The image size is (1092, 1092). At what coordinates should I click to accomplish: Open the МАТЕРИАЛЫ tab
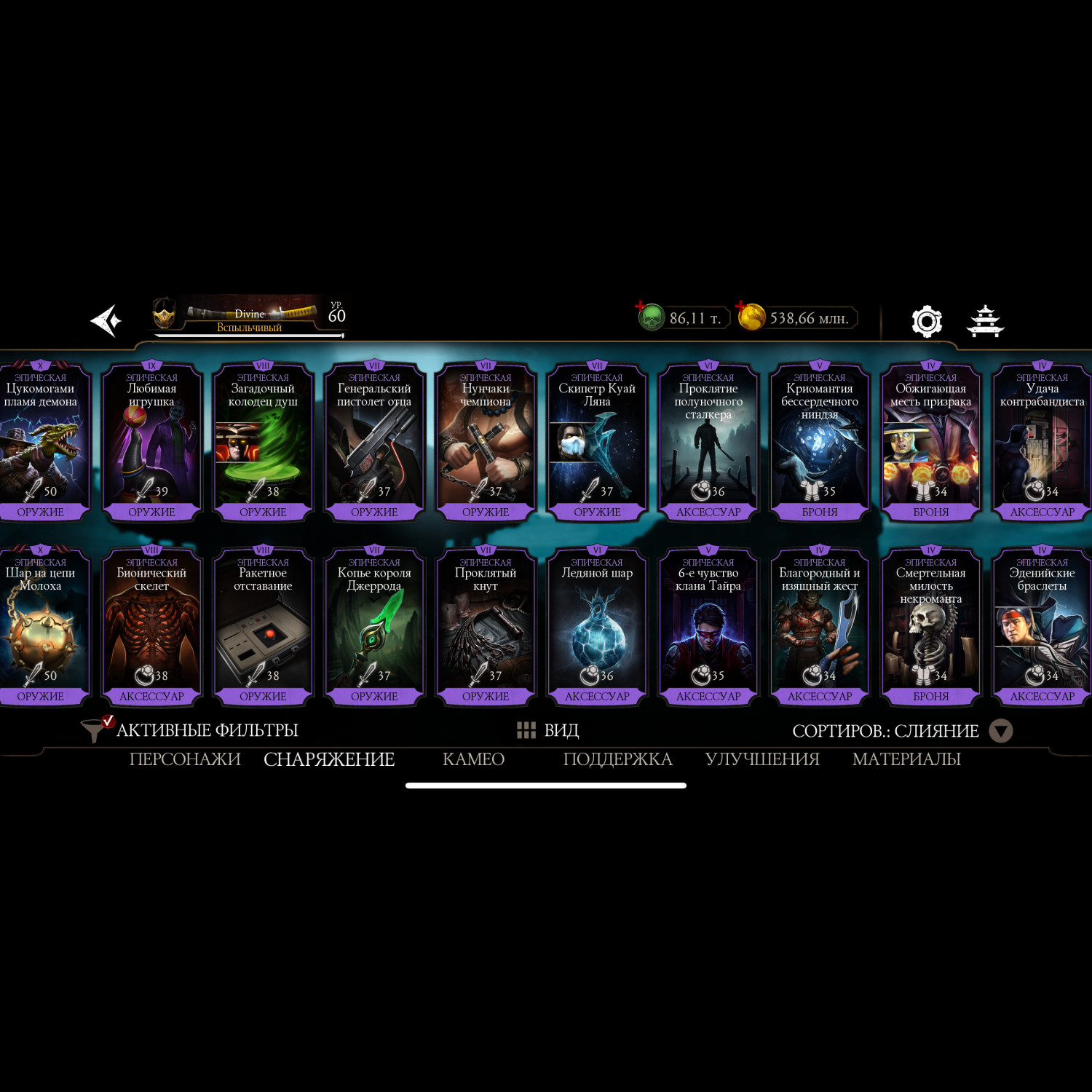point(906,759)
